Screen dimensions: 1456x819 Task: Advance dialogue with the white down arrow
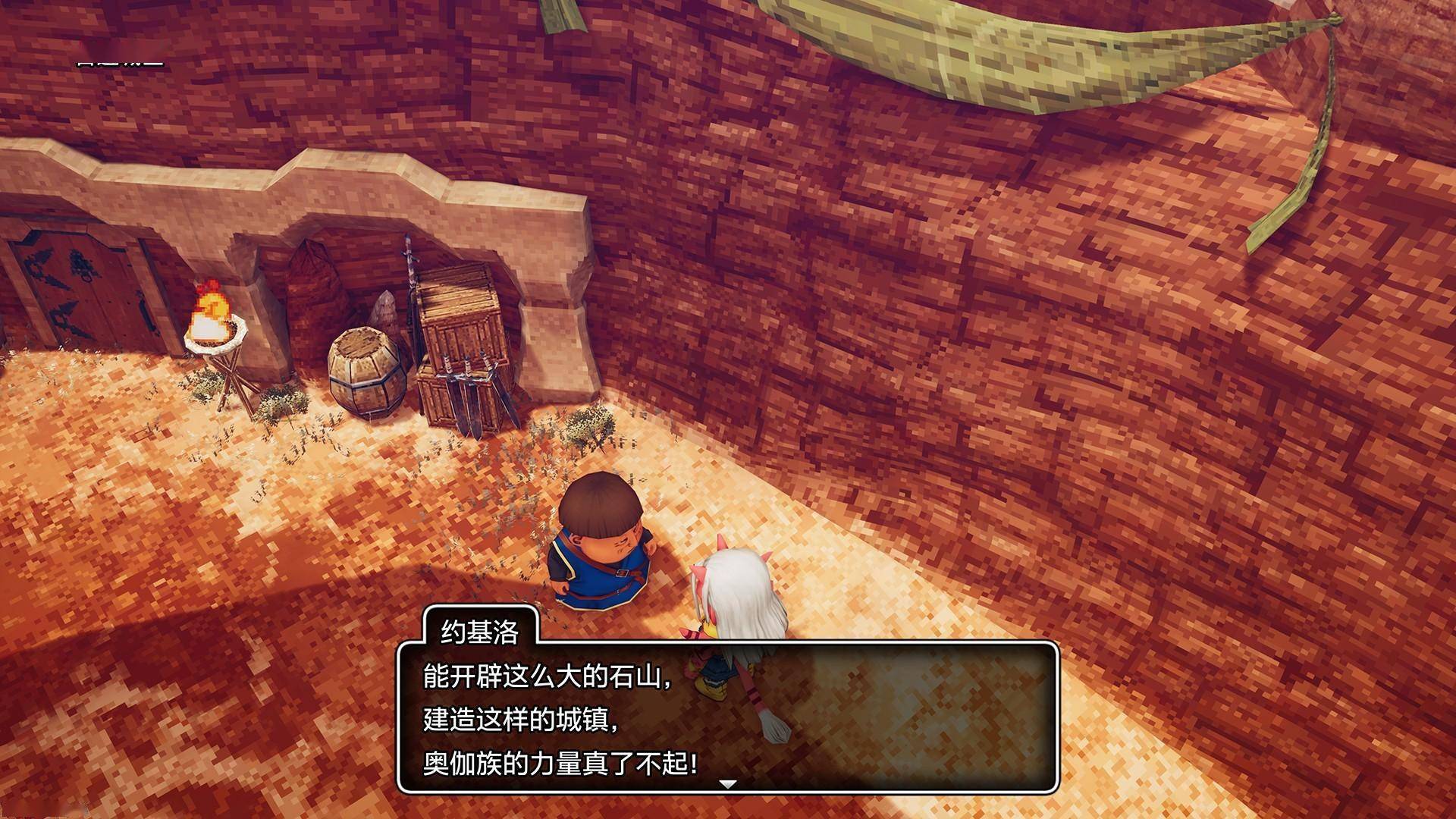point(728,784)
